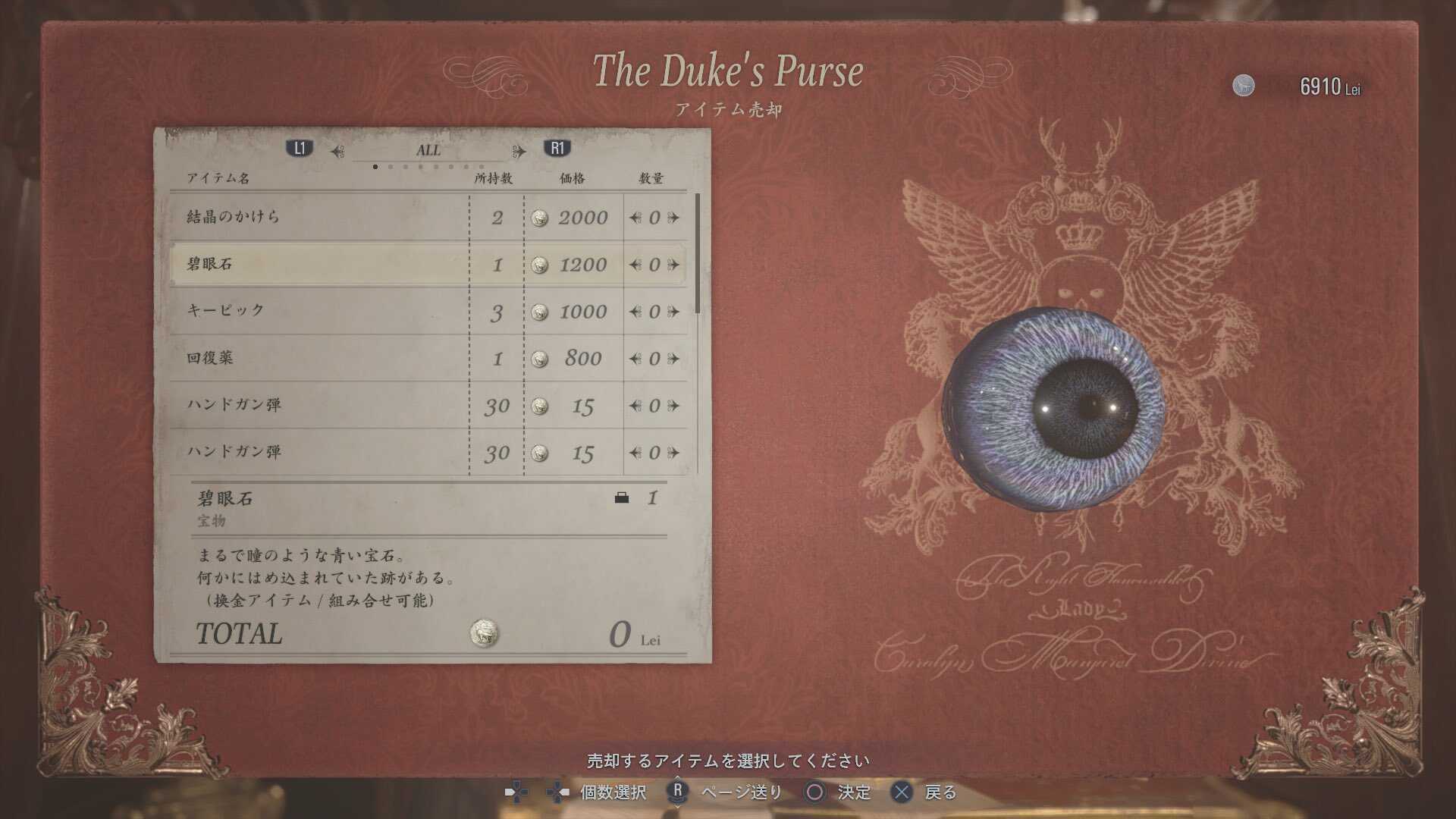The width and height of the screenshot is (1456, 819).
Task: Click the coin icon next to the 2000 price
Action: 541,218
